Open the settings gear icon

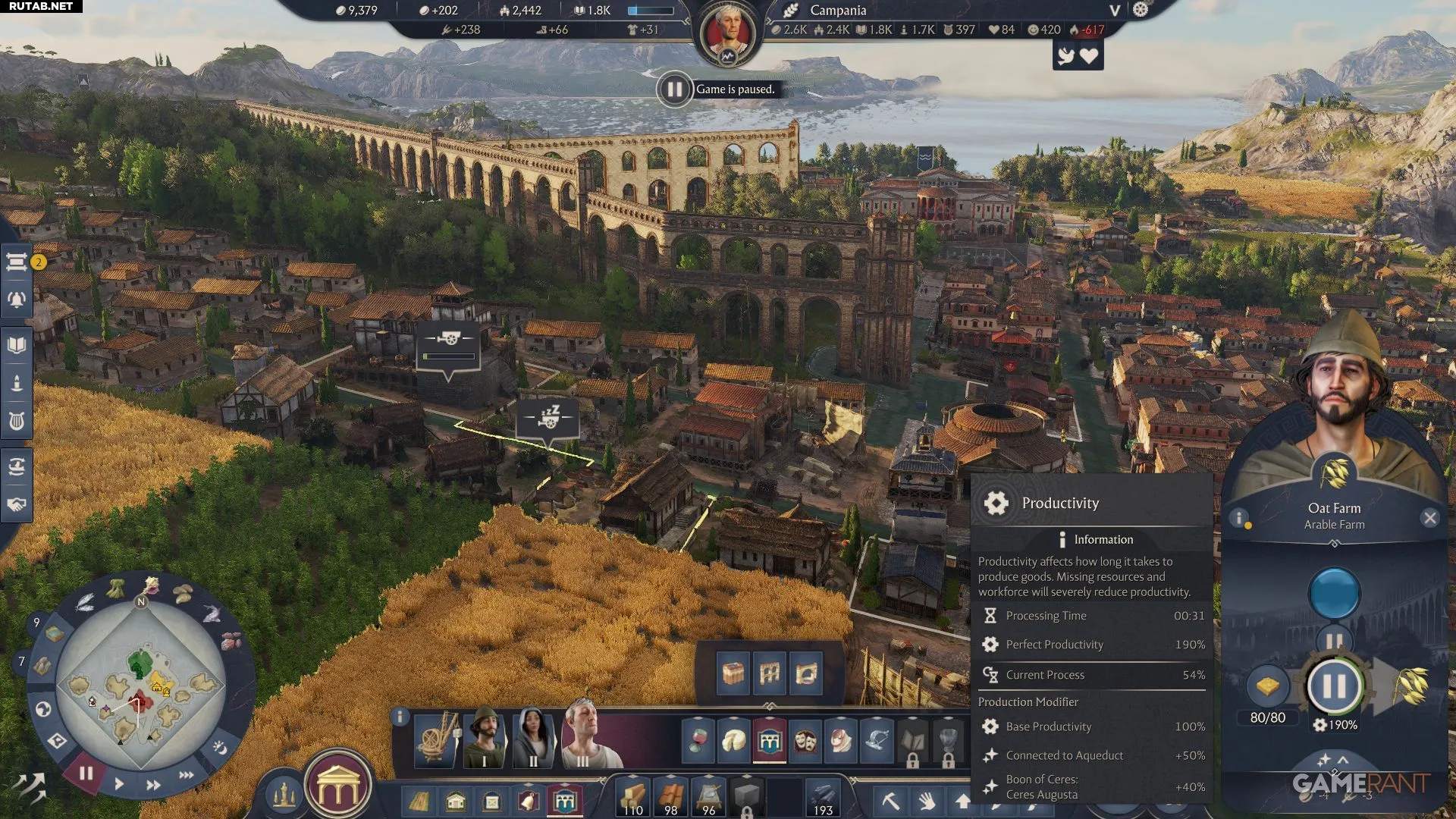pyautogui.click(x=1141, y=10)
